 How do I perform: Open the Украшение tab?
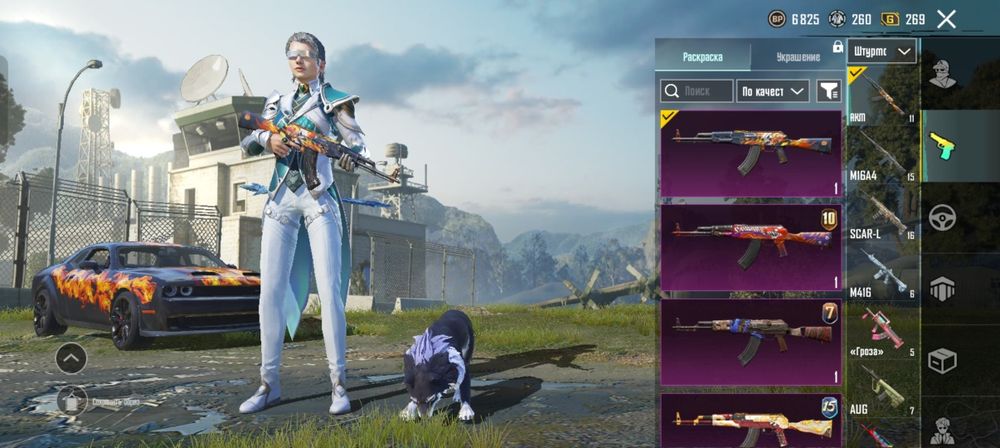[x=797, y=57]
